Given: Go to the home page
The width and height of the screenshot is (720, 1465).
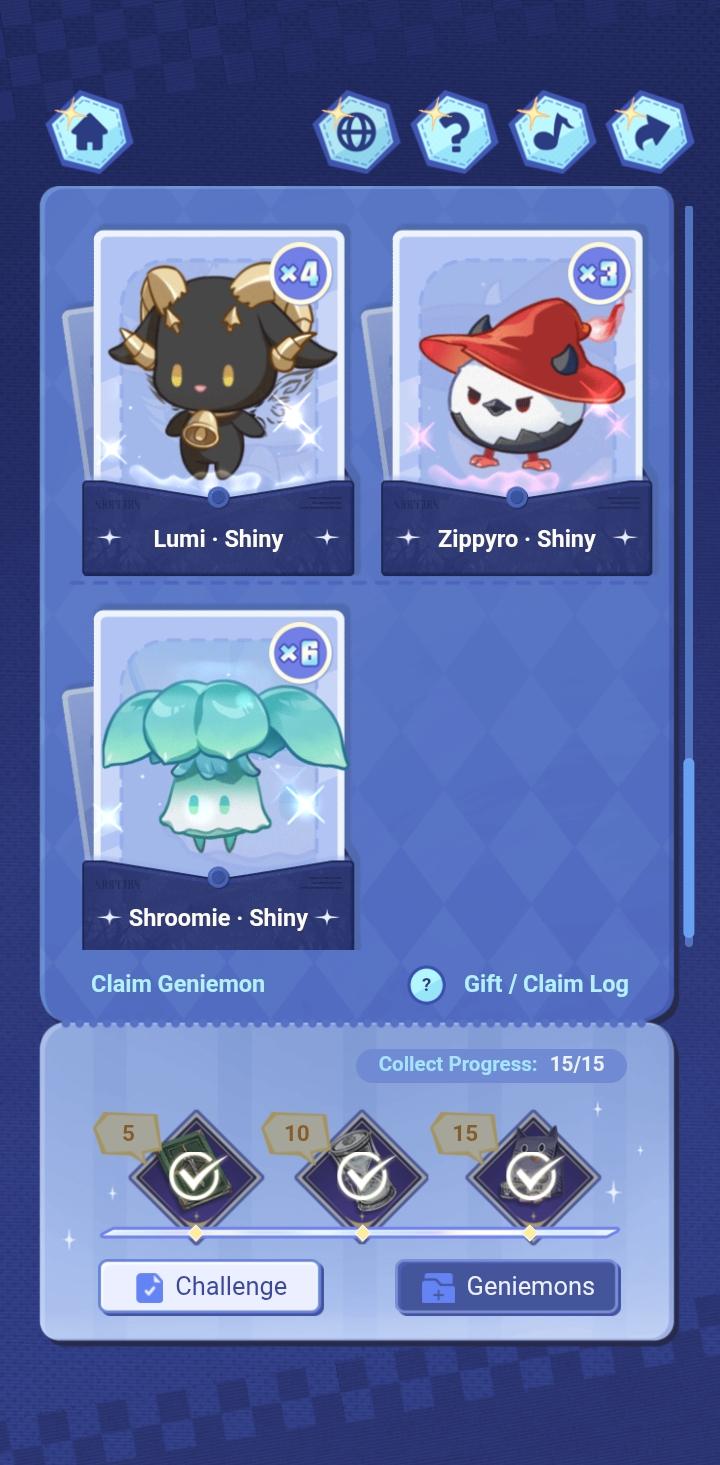Looking at the screenshot, I should pos(89,133).
